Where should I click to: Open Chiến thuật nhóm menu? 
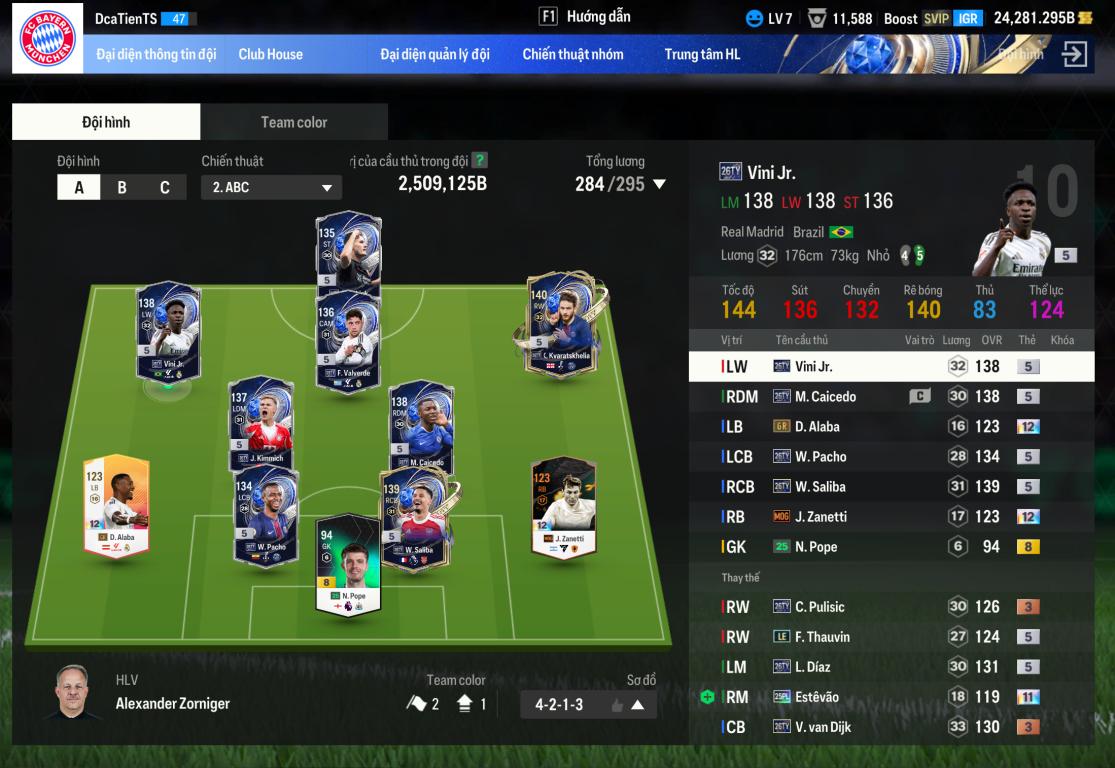(x=572, y=54)
